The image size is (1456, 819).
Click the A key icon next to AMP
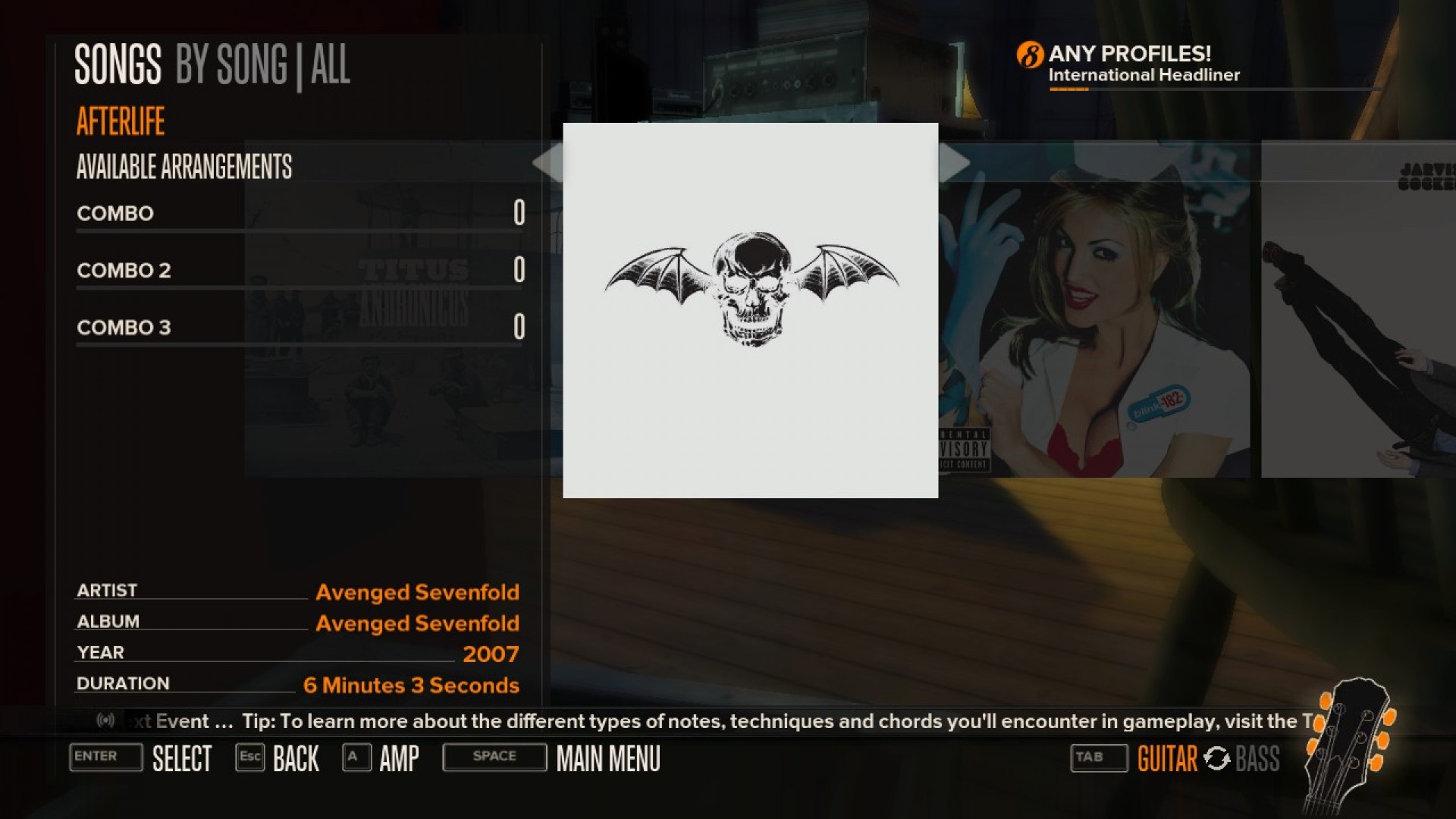click(x=356, y=757)
